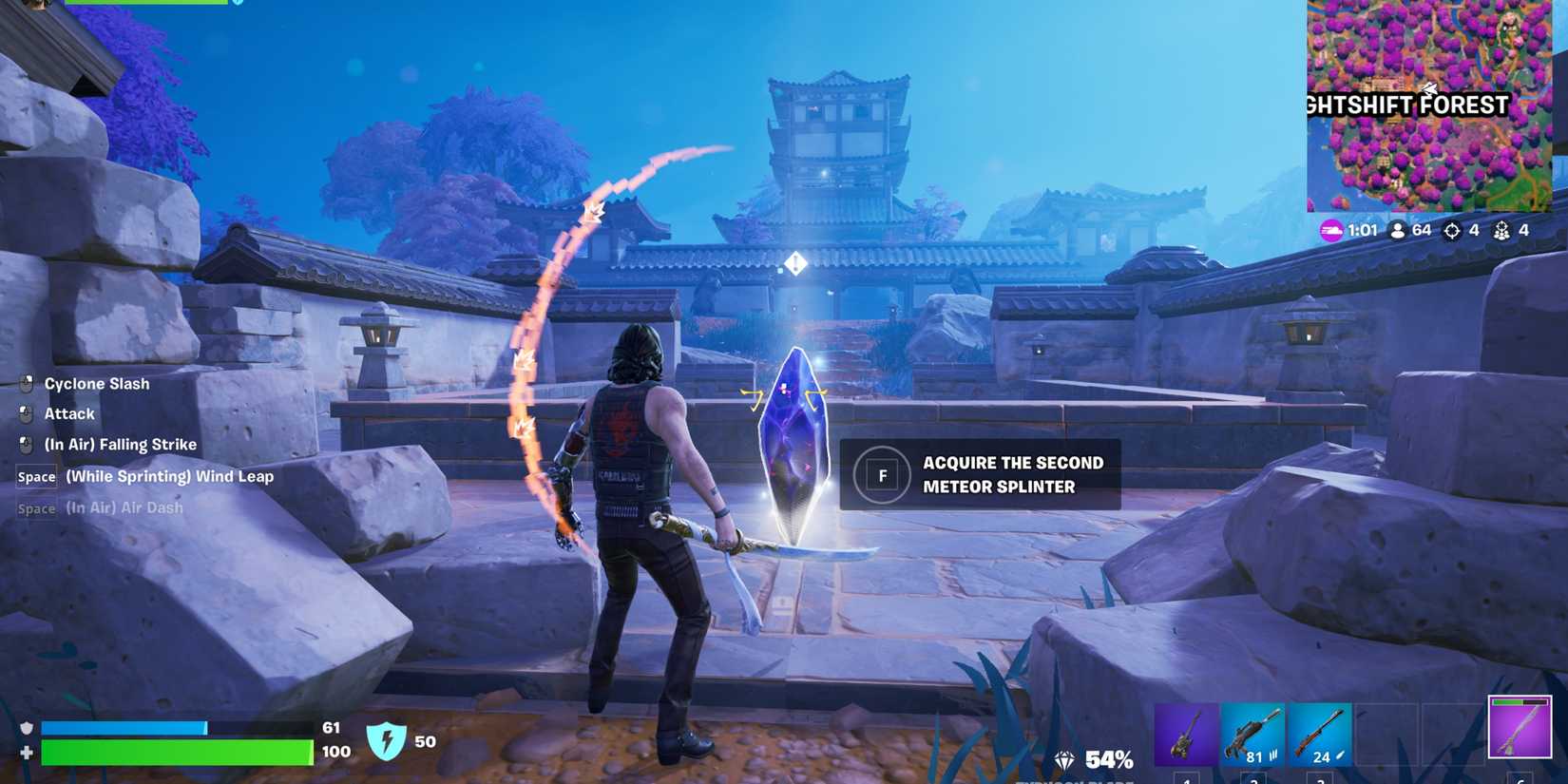Click the (In Air) Falling Strike label

[x=121, y=444]
